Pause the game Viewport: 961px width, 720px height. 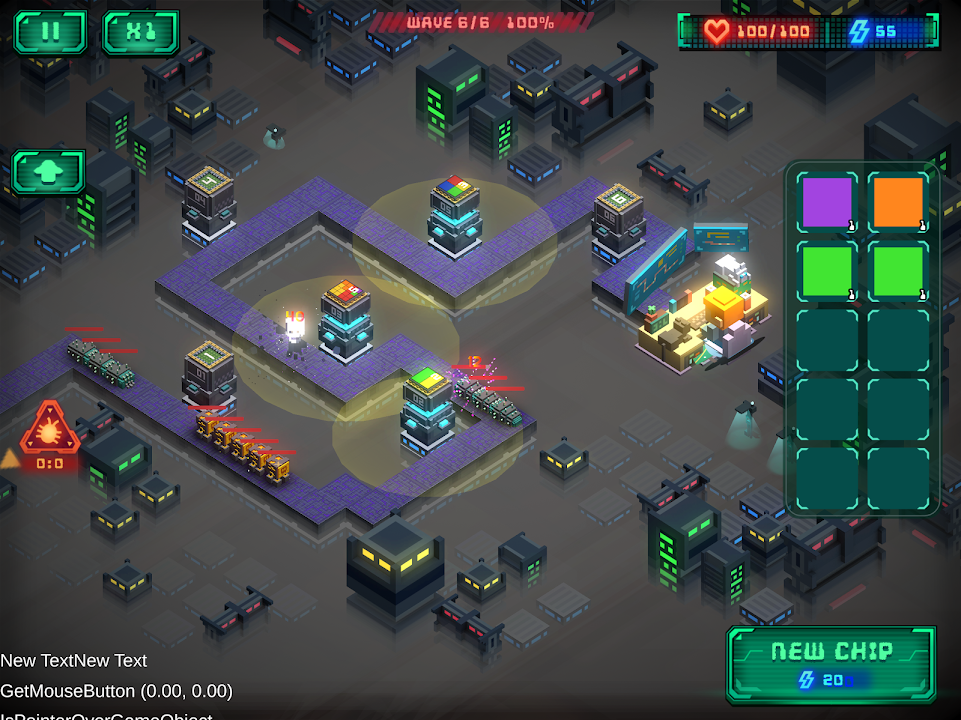[x=50, y=32]
